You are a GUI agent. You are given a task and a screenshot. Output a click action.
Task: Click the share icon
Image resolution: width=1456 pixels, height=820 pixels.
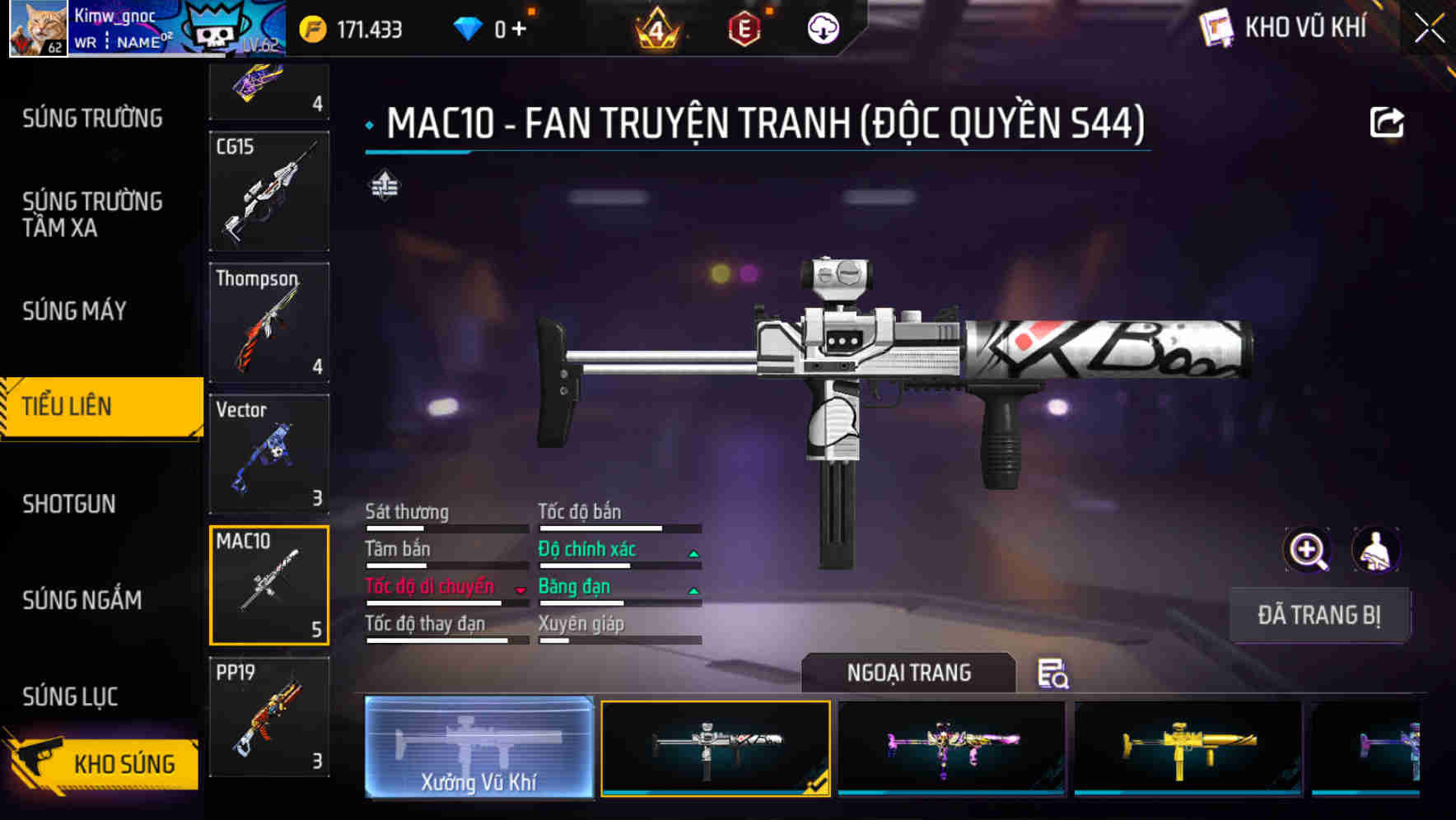coord(1386,123)
